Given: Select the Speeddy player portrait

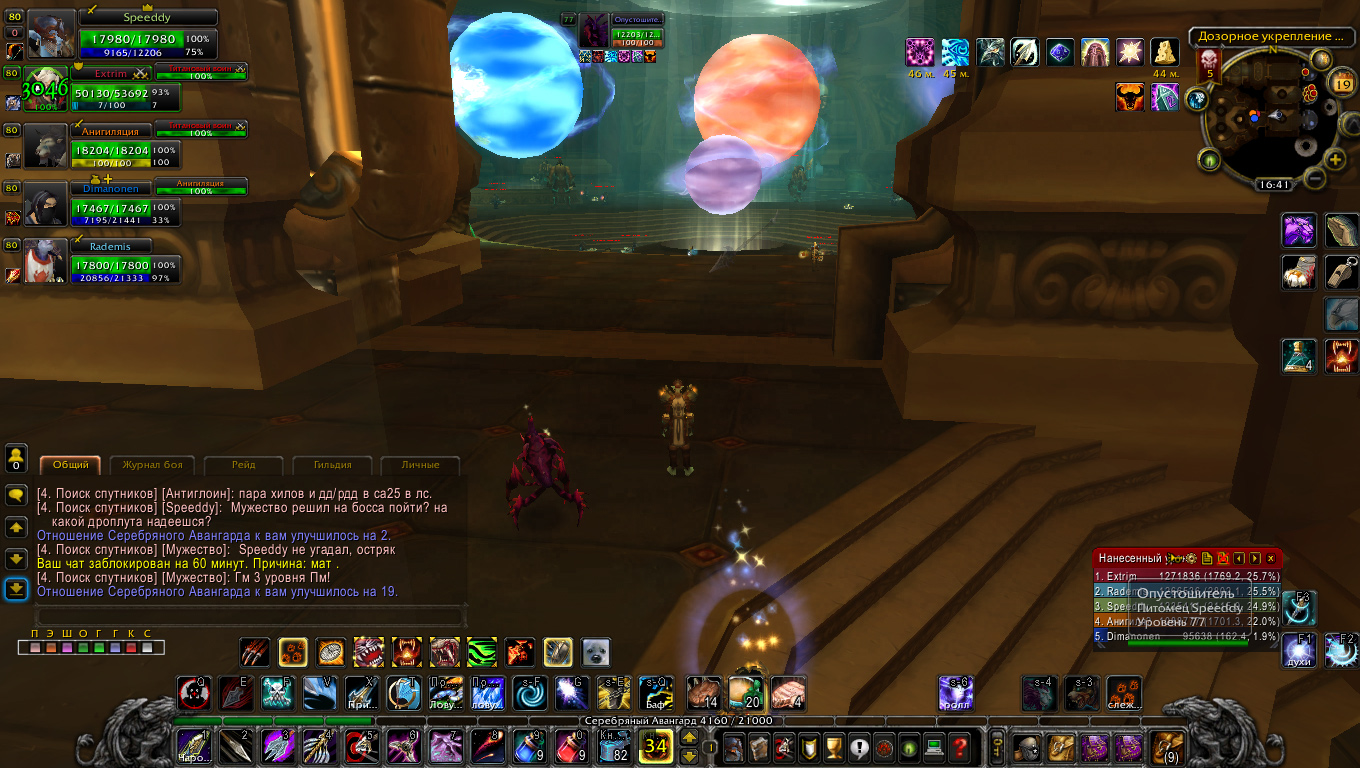Looking at the screenshot, I should pyautogui.click(x=50, y=35).
